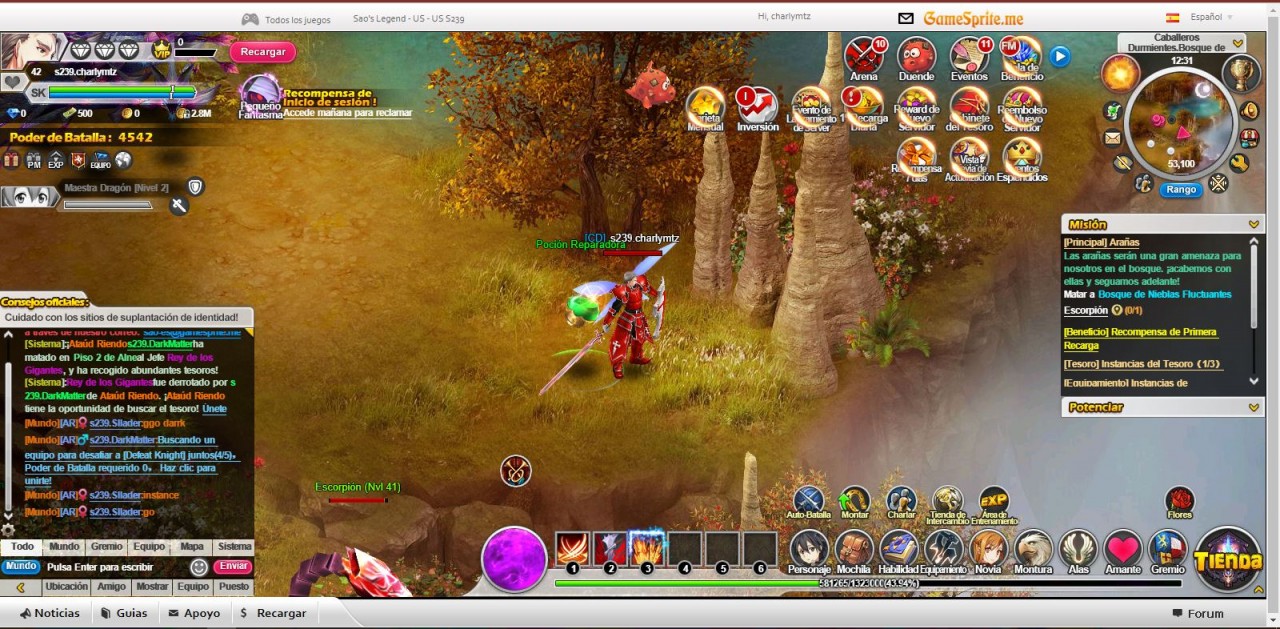
Task: Click the chat text input field
Action: tap(115, 567)
